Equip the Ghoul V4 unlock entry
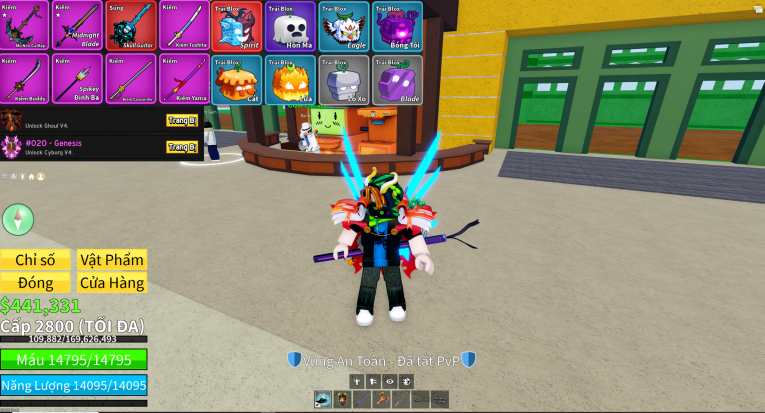Viewport: 765px width, 413px height. click(181, 120)
